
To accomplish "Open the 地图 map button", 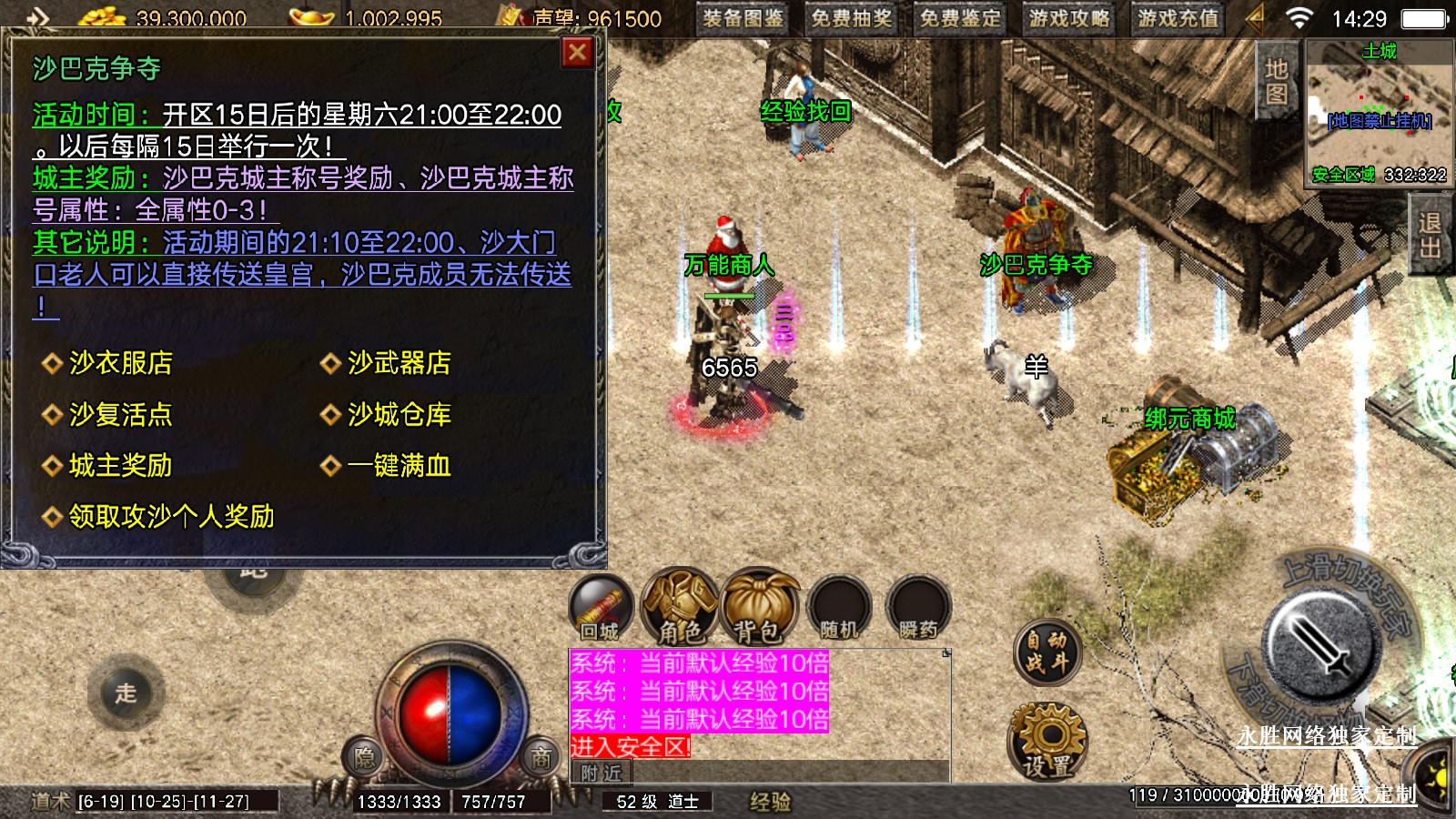I will click(x=1276, y=82).
